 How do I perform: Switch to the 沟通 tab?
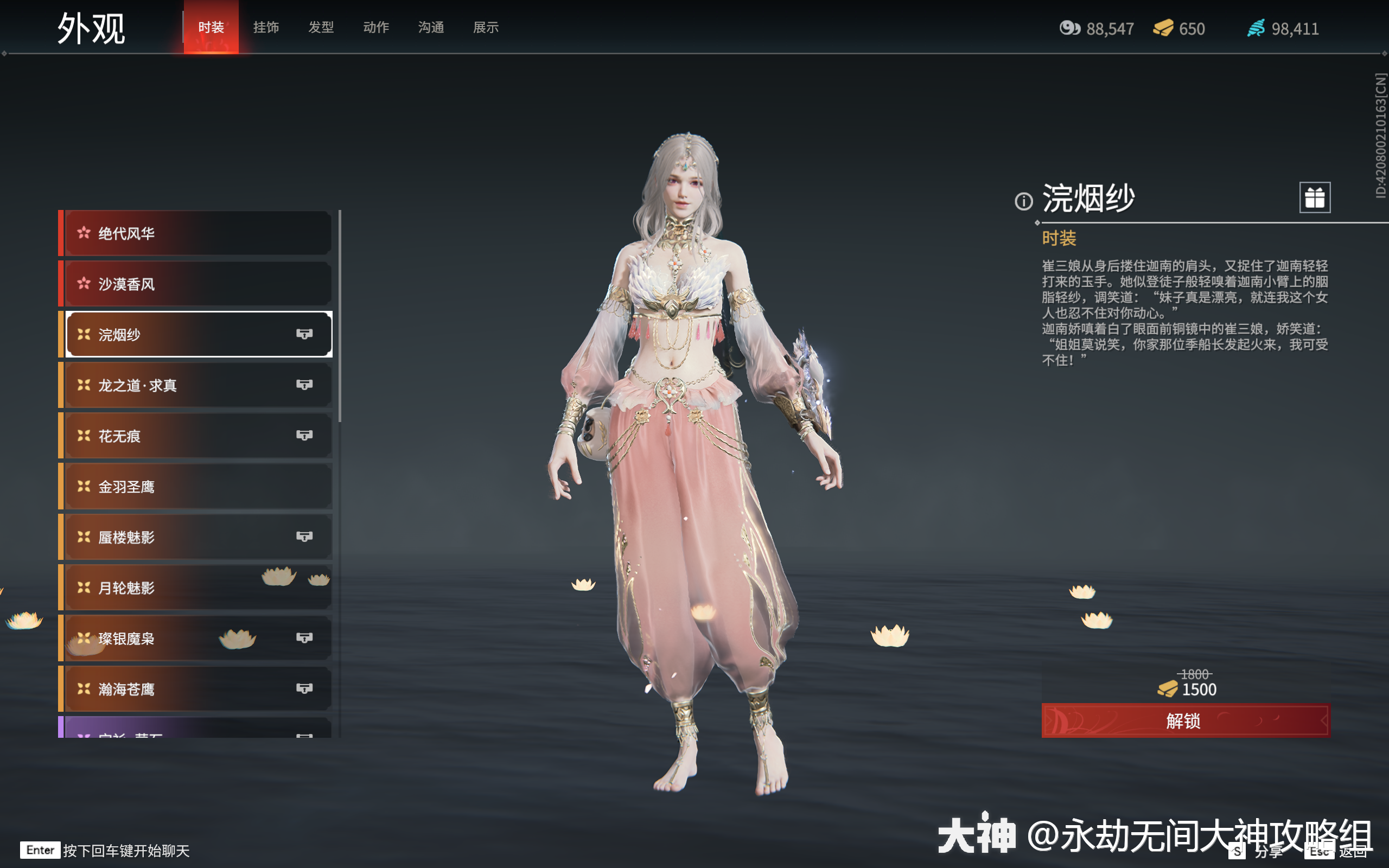[430, 27]
